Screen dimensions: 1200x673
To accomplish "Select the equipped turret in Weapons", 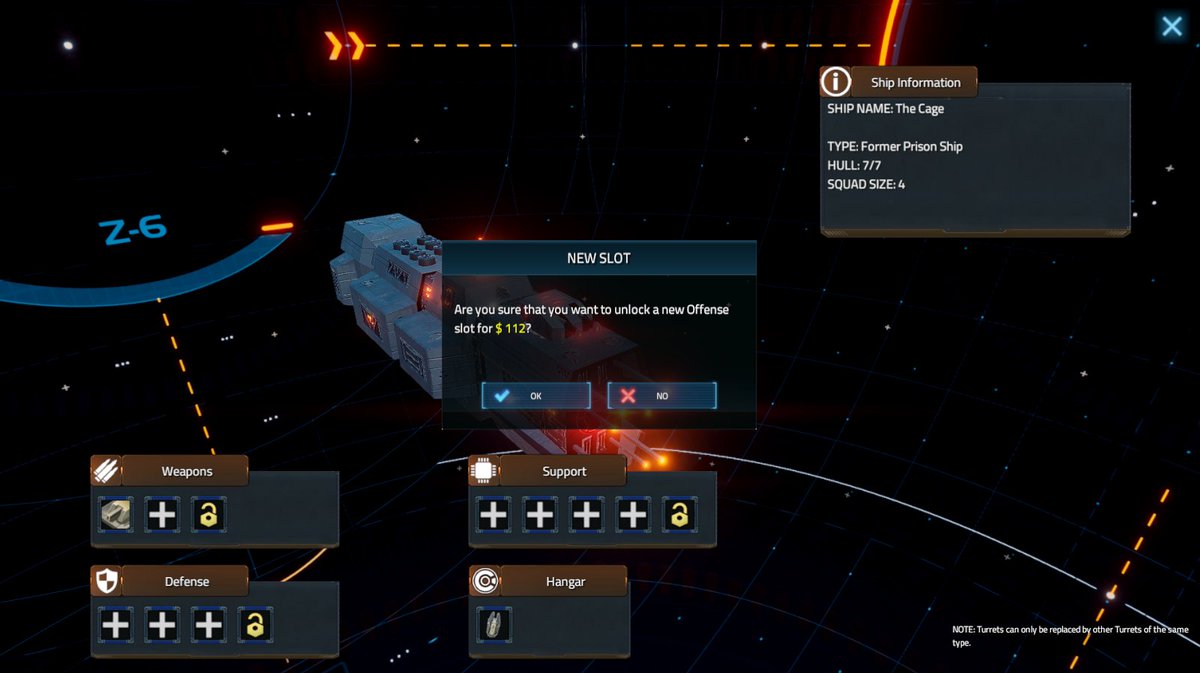I will point(116,515).
